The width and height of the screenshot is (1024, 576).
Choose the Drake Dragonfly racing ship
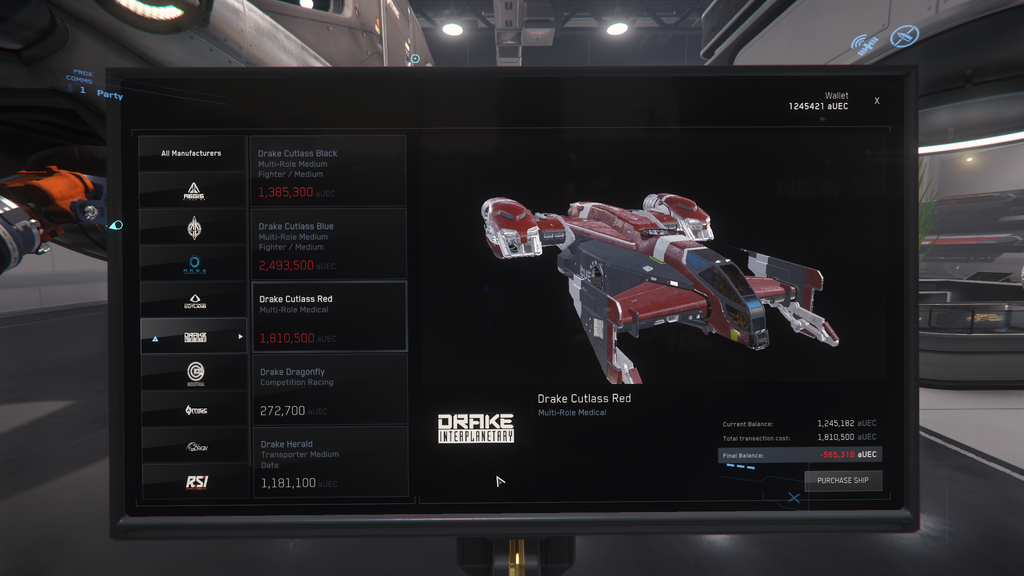pos(328,390)
